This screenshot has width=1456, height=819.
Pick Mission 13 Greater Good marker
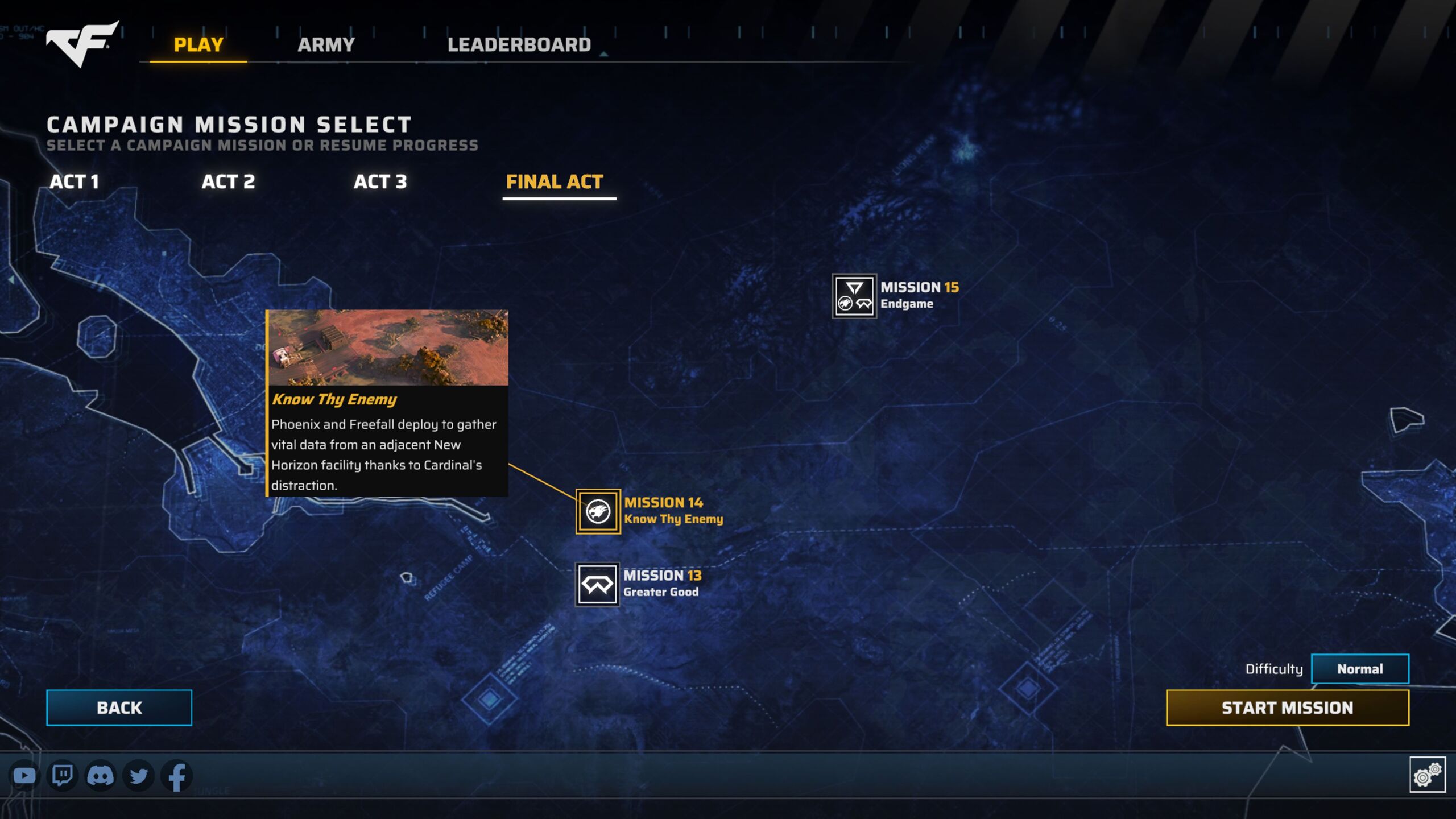597,584
